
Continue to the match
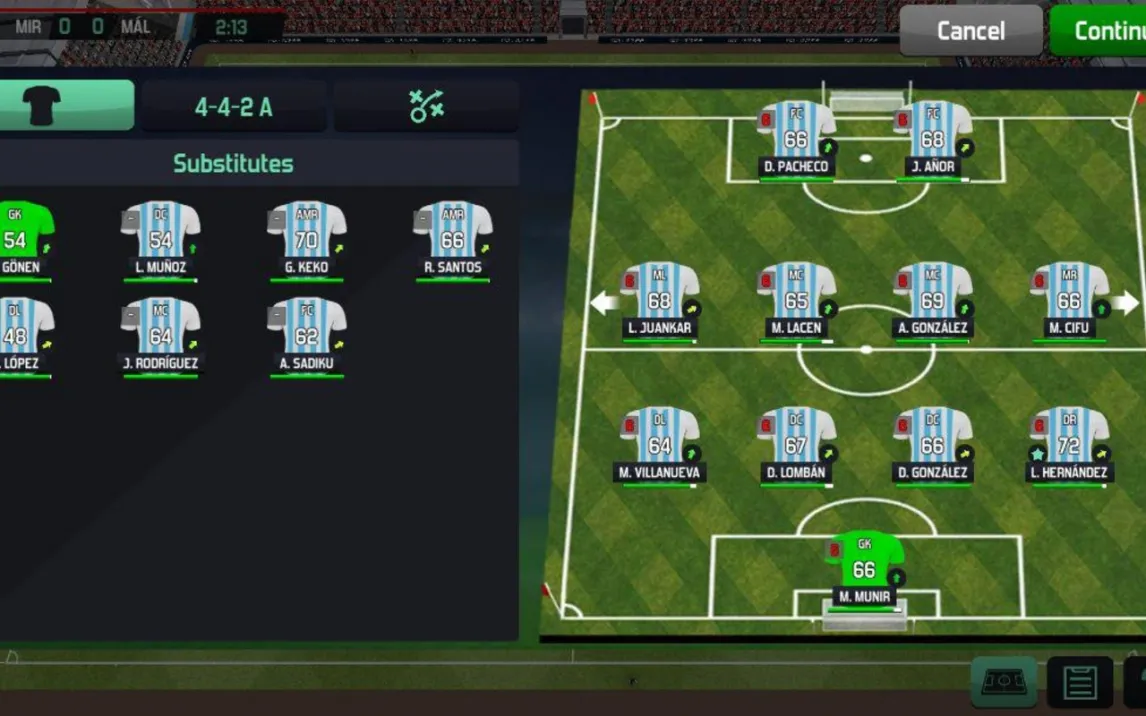1100,30
